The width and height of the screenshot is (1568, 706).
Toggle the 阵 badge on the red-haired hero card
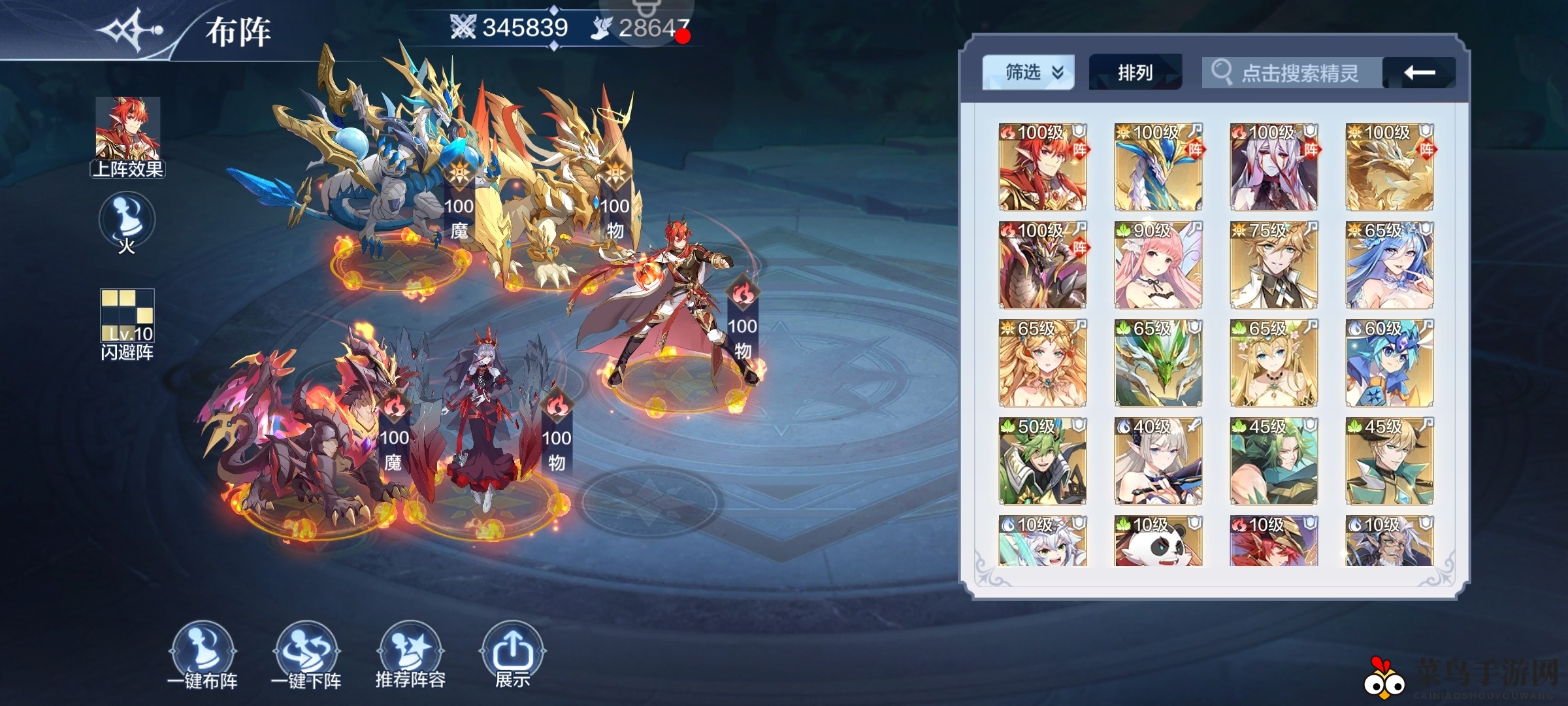(1079, 150)
